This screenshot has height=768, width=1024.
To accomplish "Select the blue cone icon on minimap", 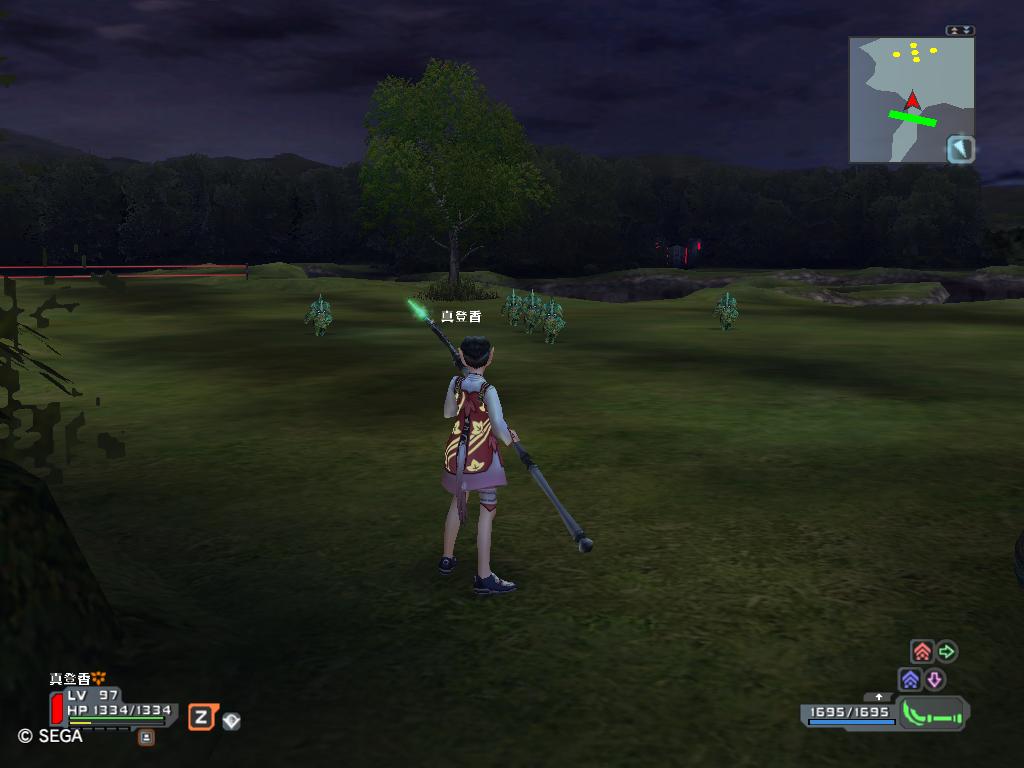I will tap(961, 150).
